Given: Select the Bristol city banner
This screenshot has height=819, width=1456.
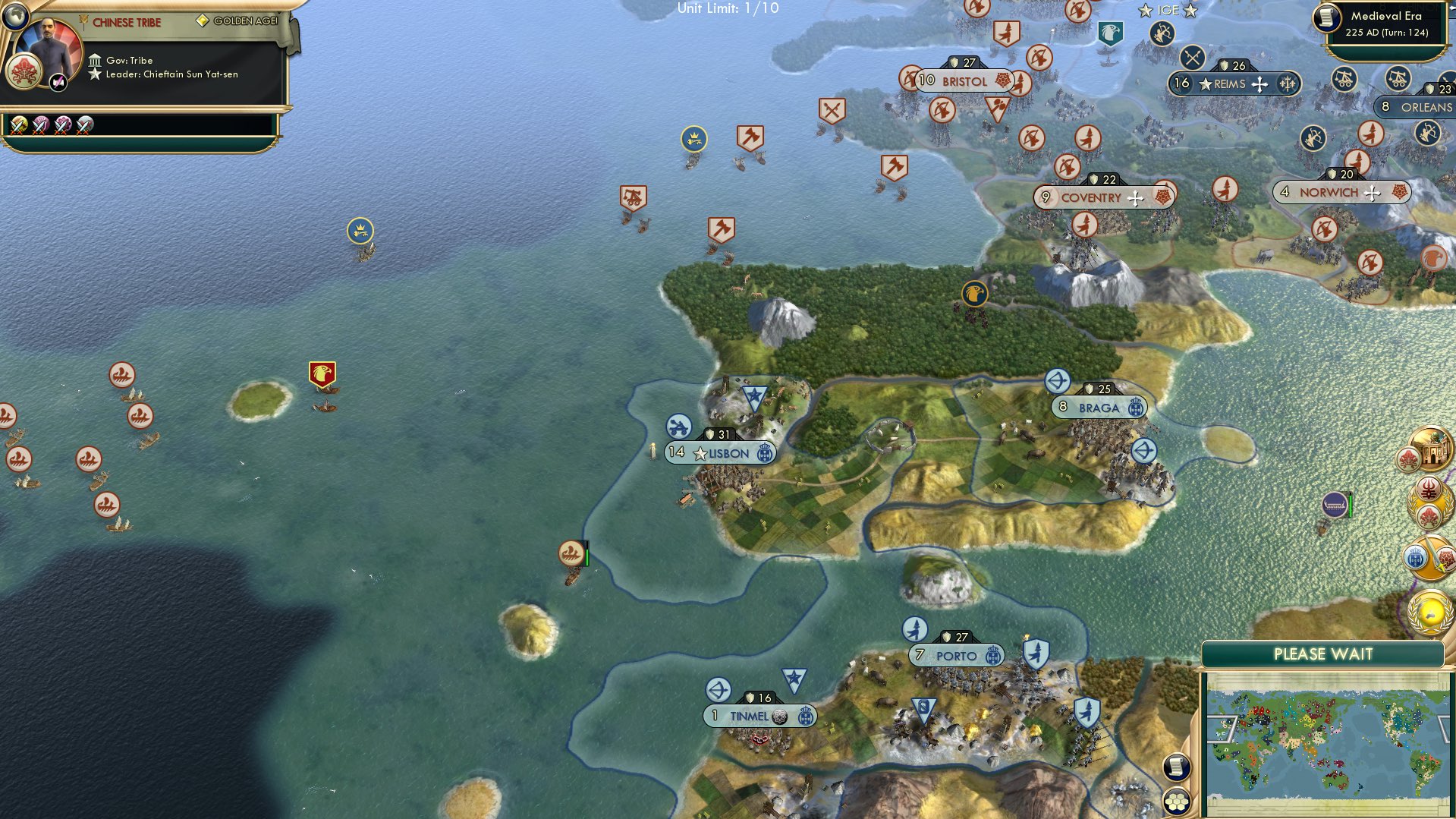Looking at the screenshot, I should [x=964, y=81].
